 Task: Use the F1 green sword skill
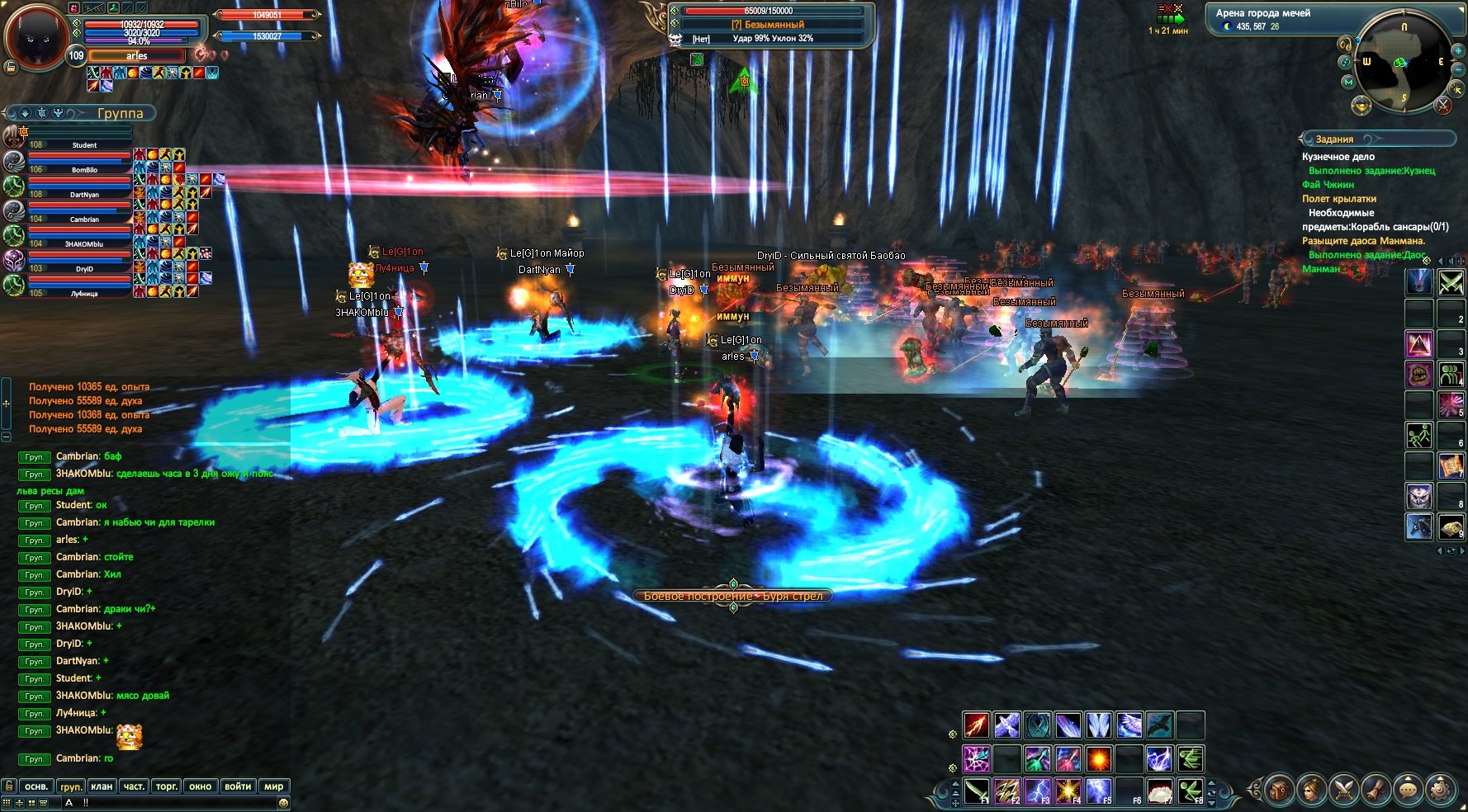pos(977,791)
